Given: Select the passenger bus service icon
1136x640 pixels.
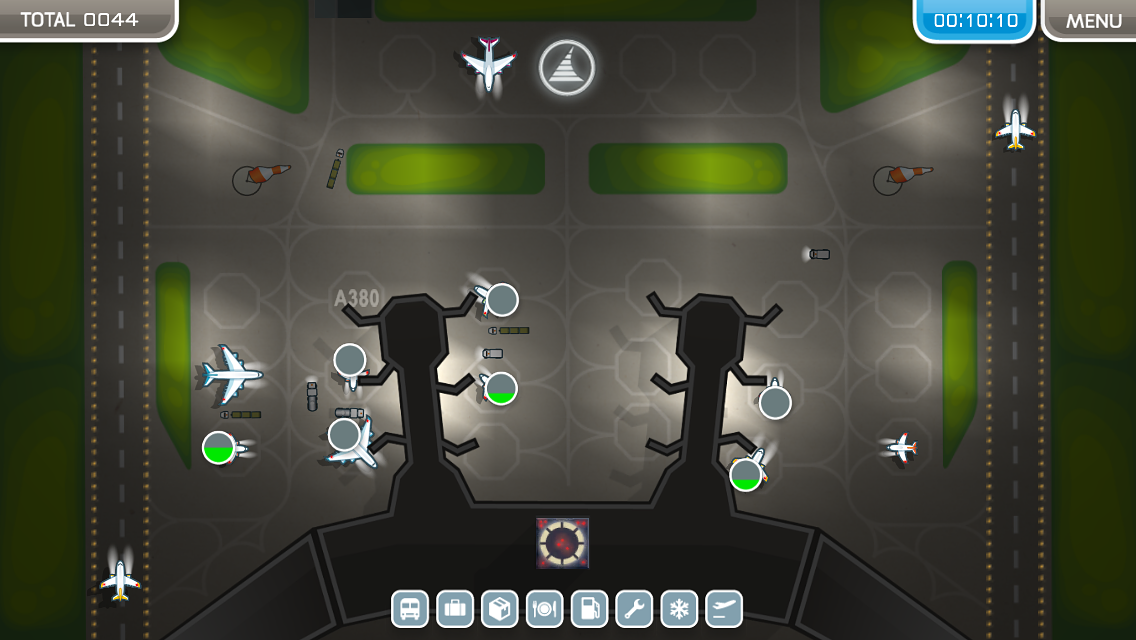Looking at the screenshot, I should point(410,608).
